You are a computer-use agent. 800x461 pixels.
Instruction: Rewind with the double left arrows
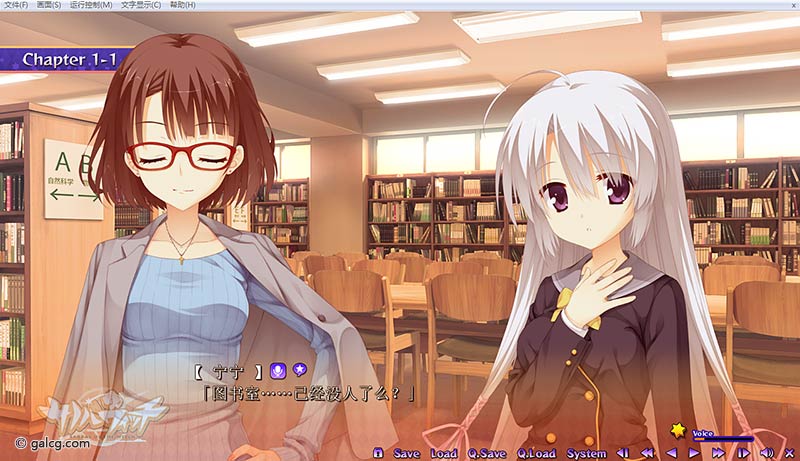(x=646, y=453)
